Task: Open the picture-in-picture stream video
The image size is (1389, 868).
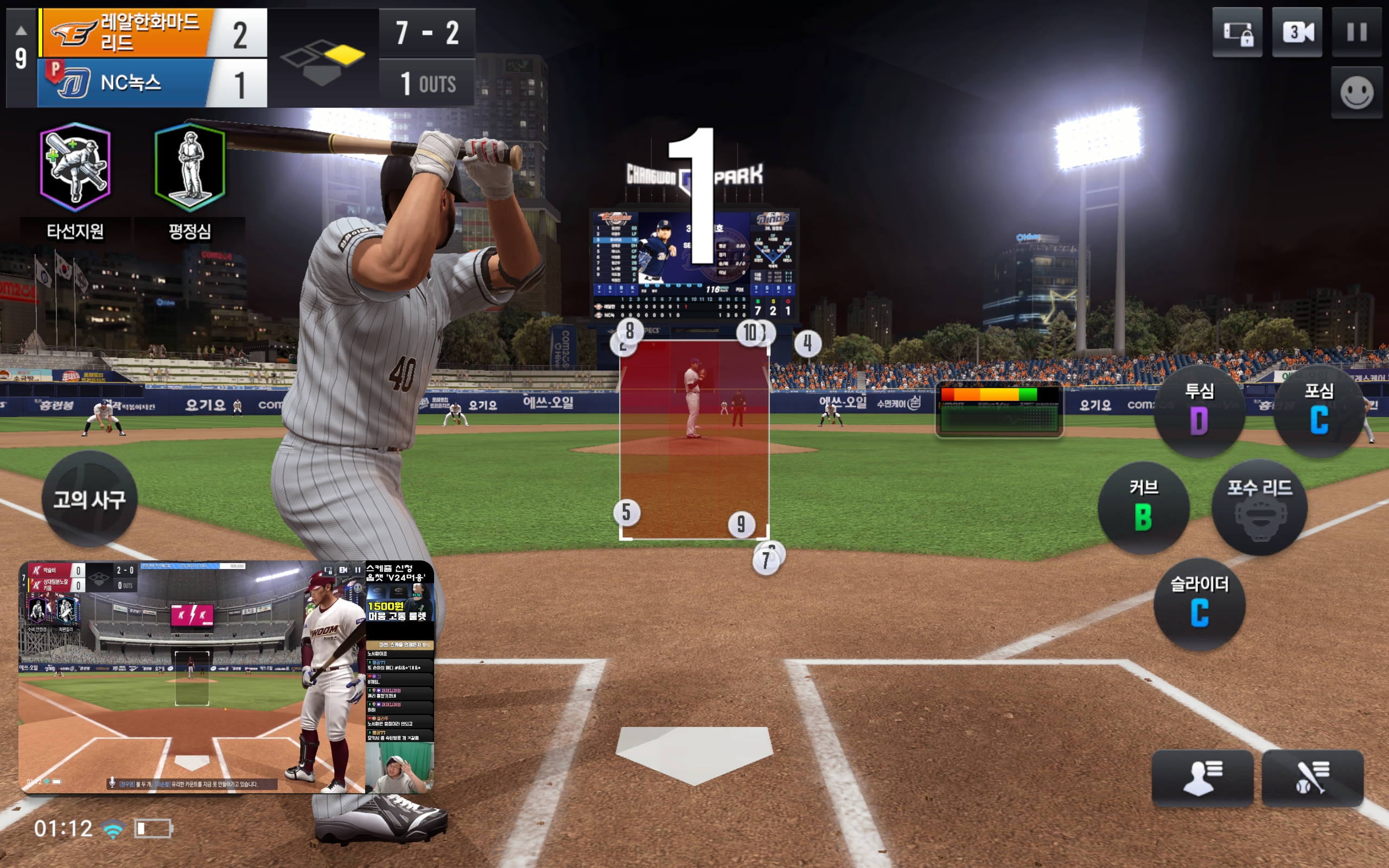Action: [226, 677]
